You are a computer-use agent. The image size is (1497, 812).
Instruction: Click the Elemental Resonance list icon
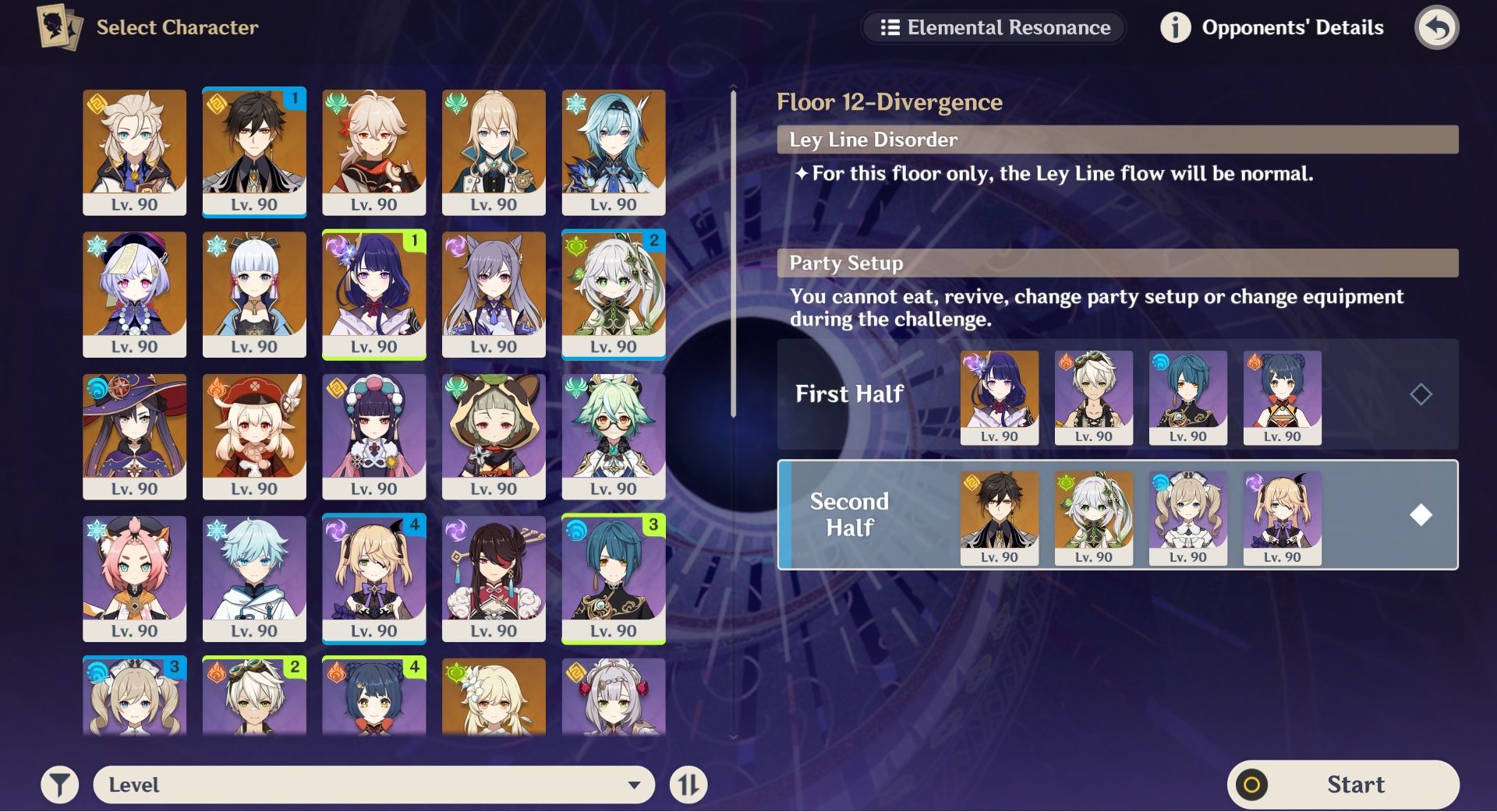click(891, 28)
